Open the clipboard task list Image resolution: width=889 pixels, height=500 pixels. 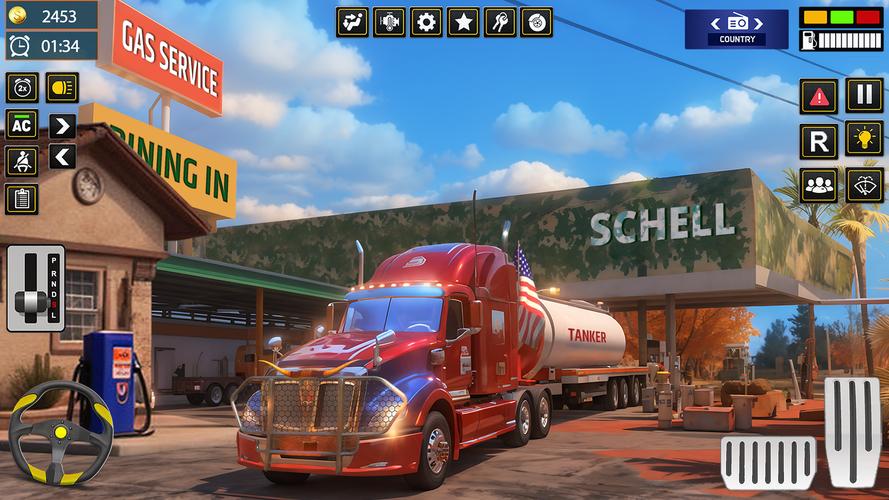21,198
